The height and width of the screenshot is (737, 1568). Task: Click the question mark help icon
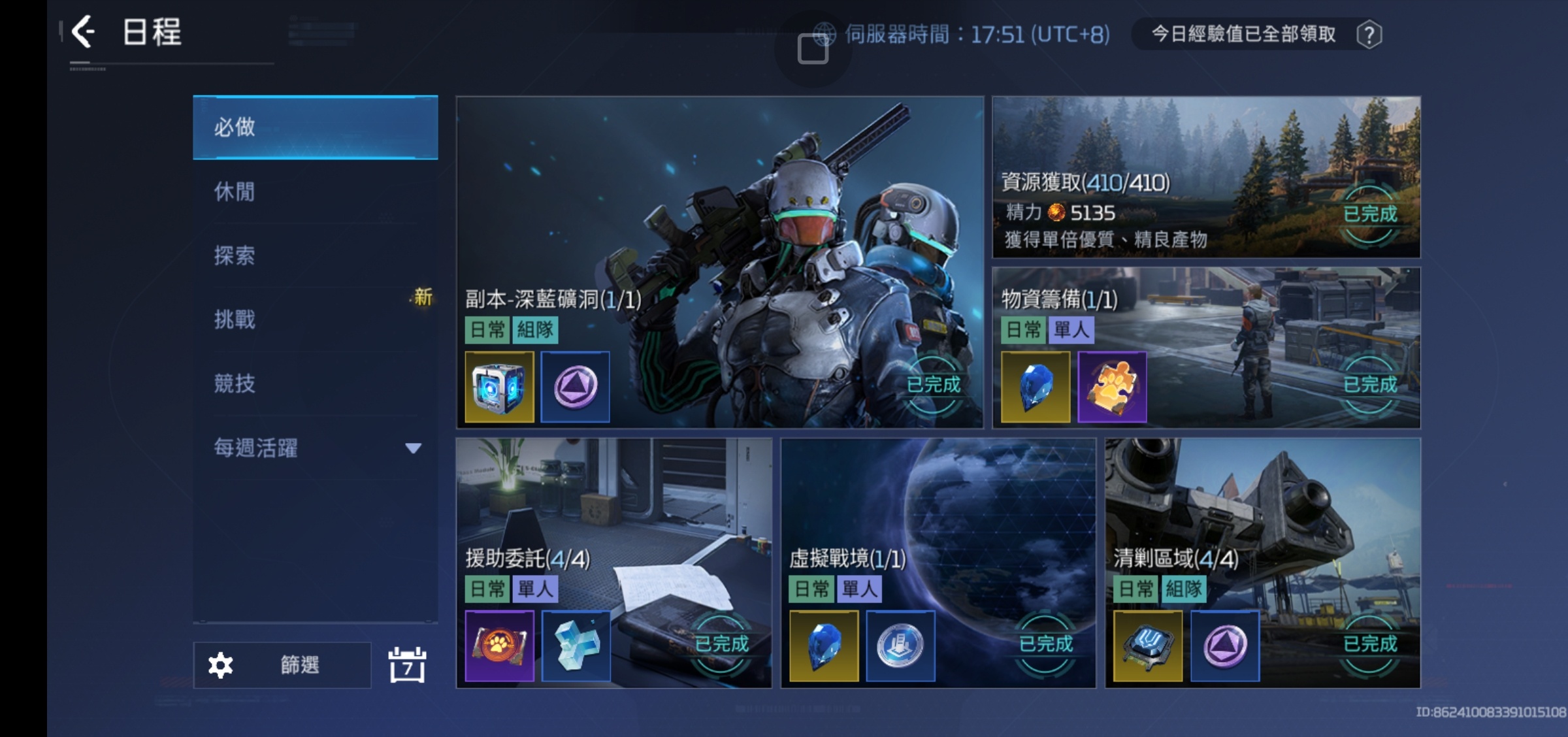[1369, 35]
